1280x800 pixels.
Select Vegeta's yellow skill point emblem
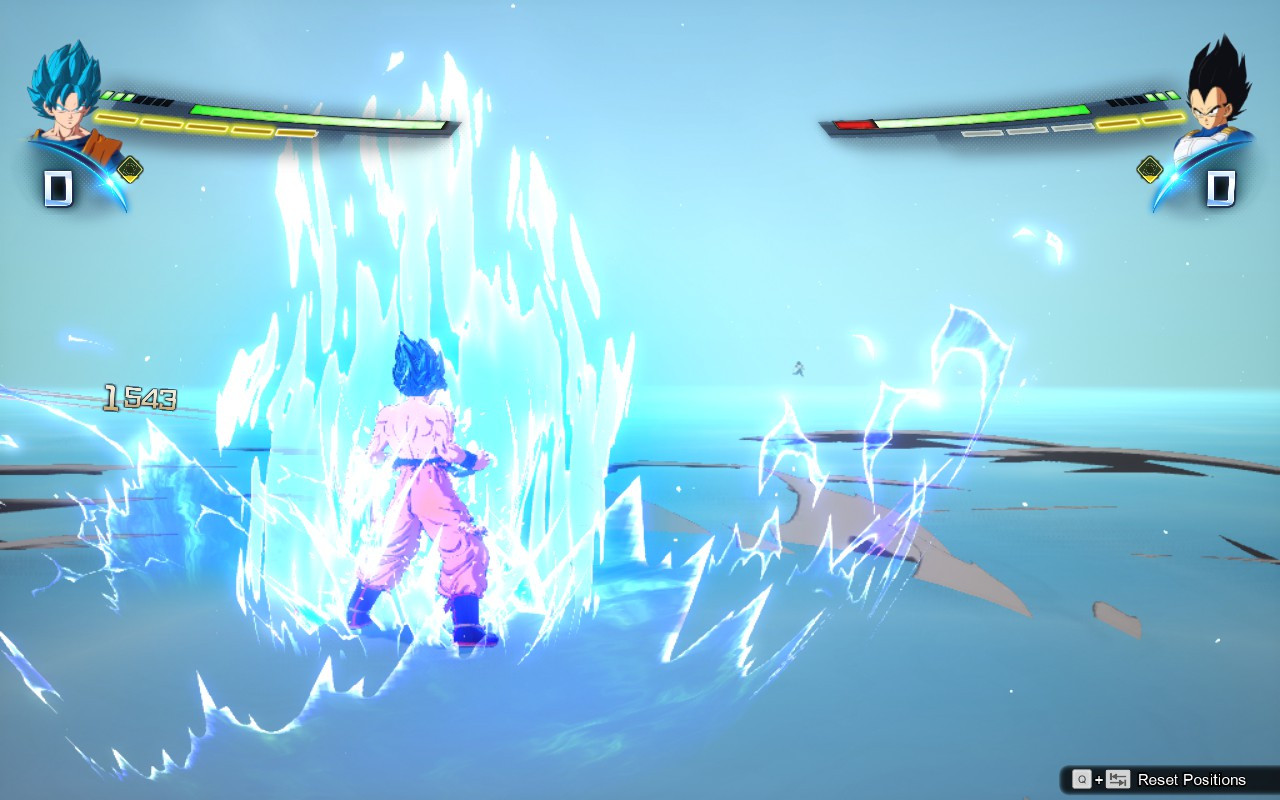point(1148,170)
